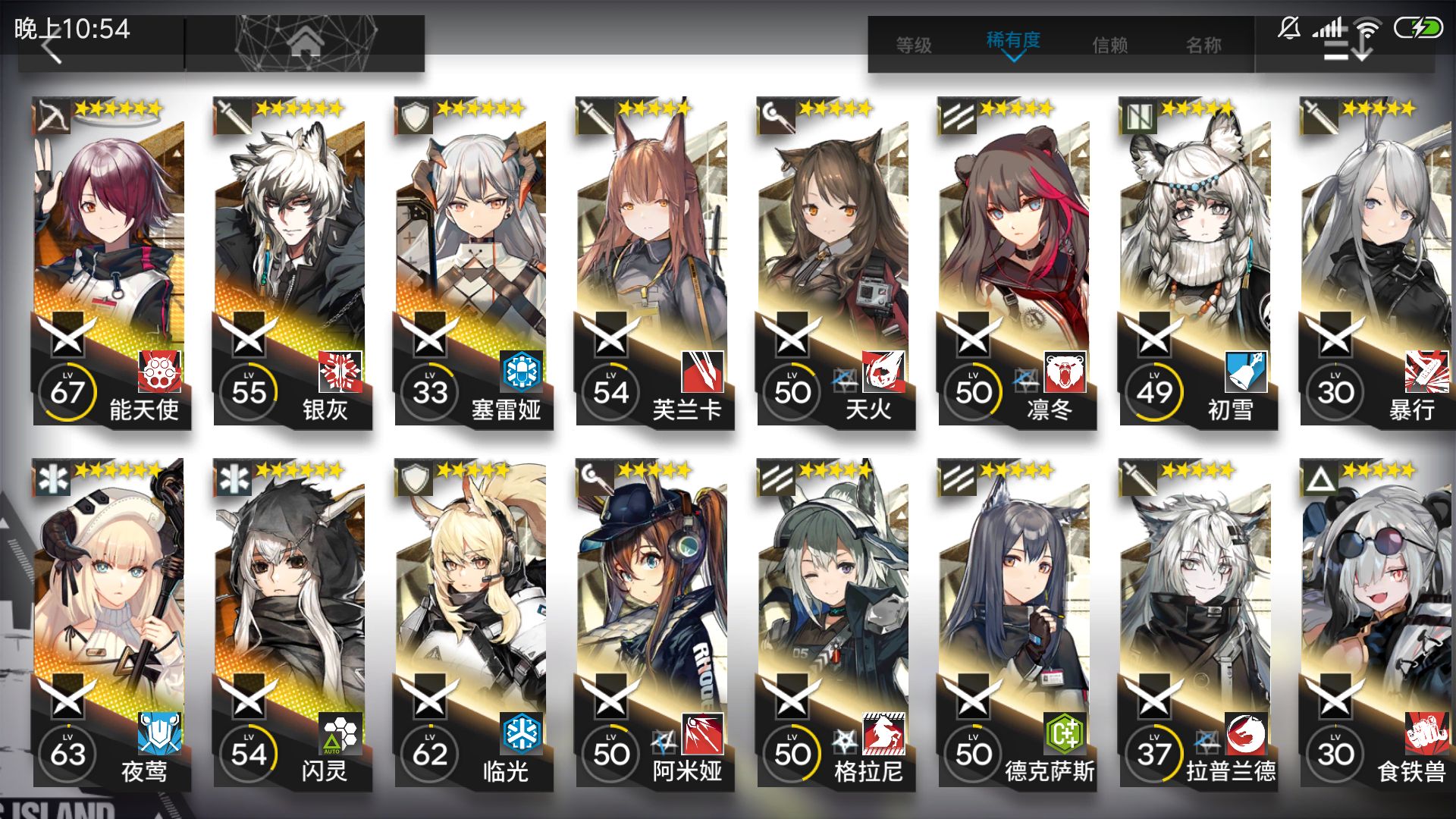1456x819 pixels.
Task: Open the 天火 operator card
Action: (835, 262)
